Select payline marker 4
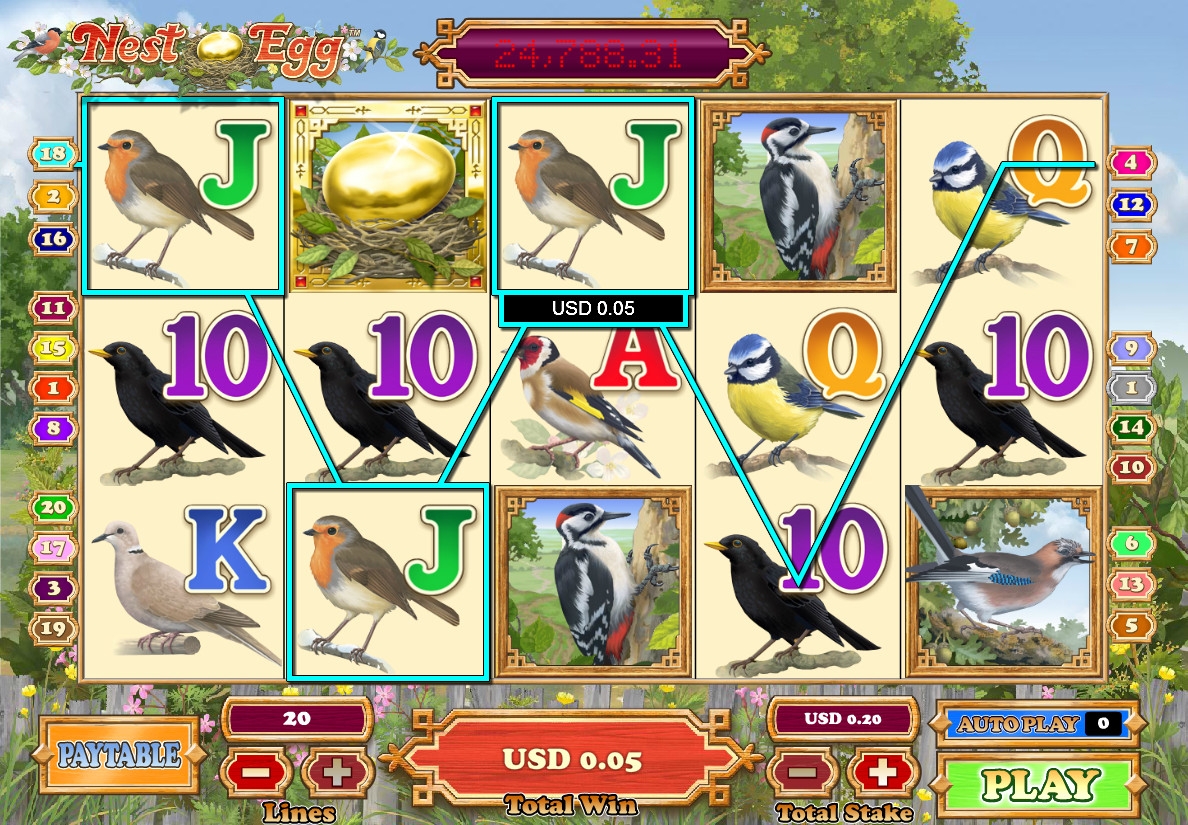 click(x=1131, y=161)
